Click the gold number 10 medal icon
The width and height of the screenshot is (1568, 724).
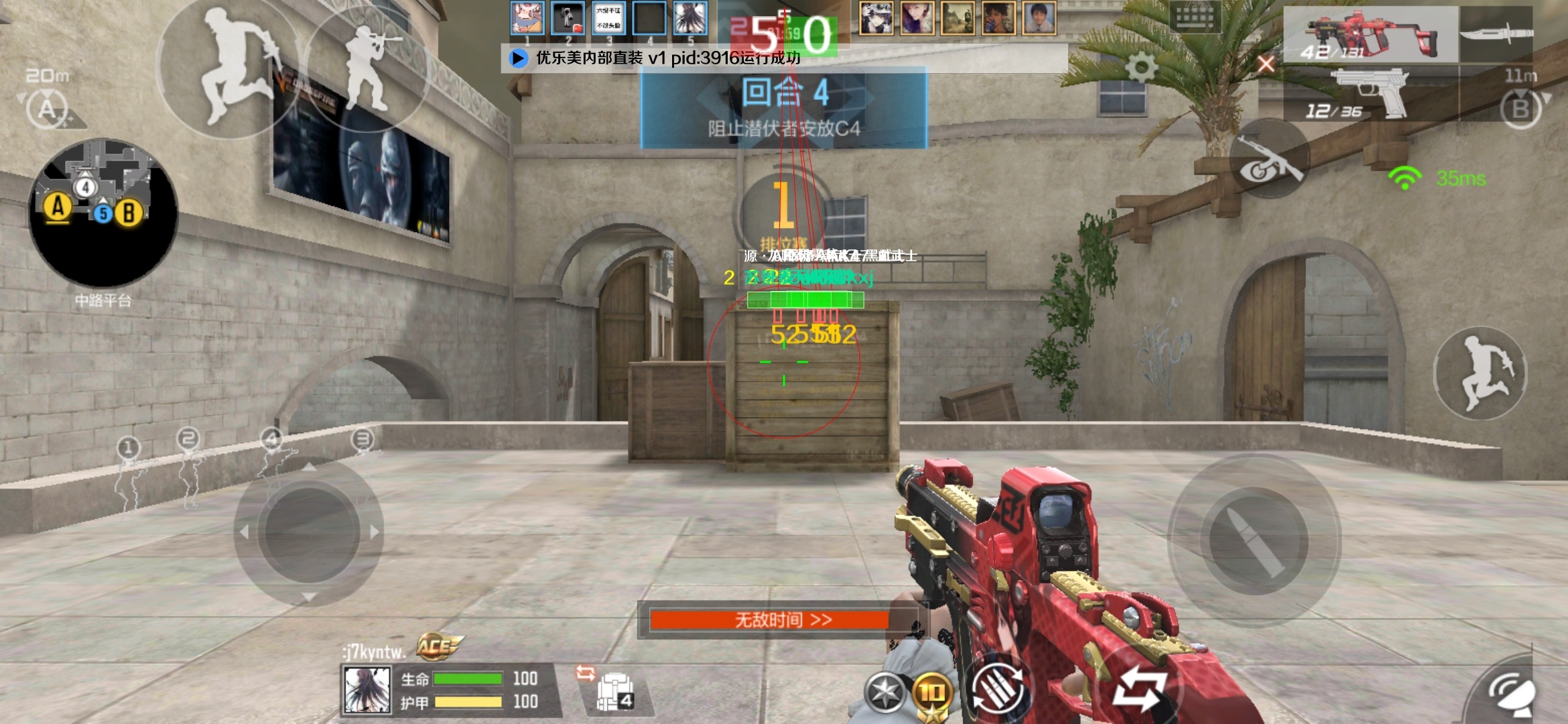(x=932, y=693)
